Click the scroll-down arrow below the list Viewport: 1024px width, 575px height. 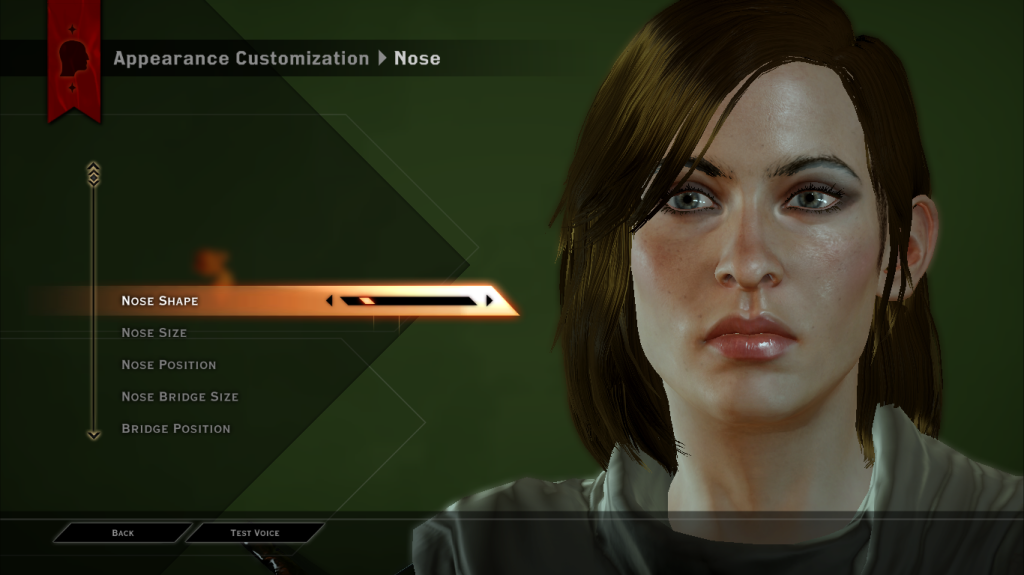pos(93,435)
